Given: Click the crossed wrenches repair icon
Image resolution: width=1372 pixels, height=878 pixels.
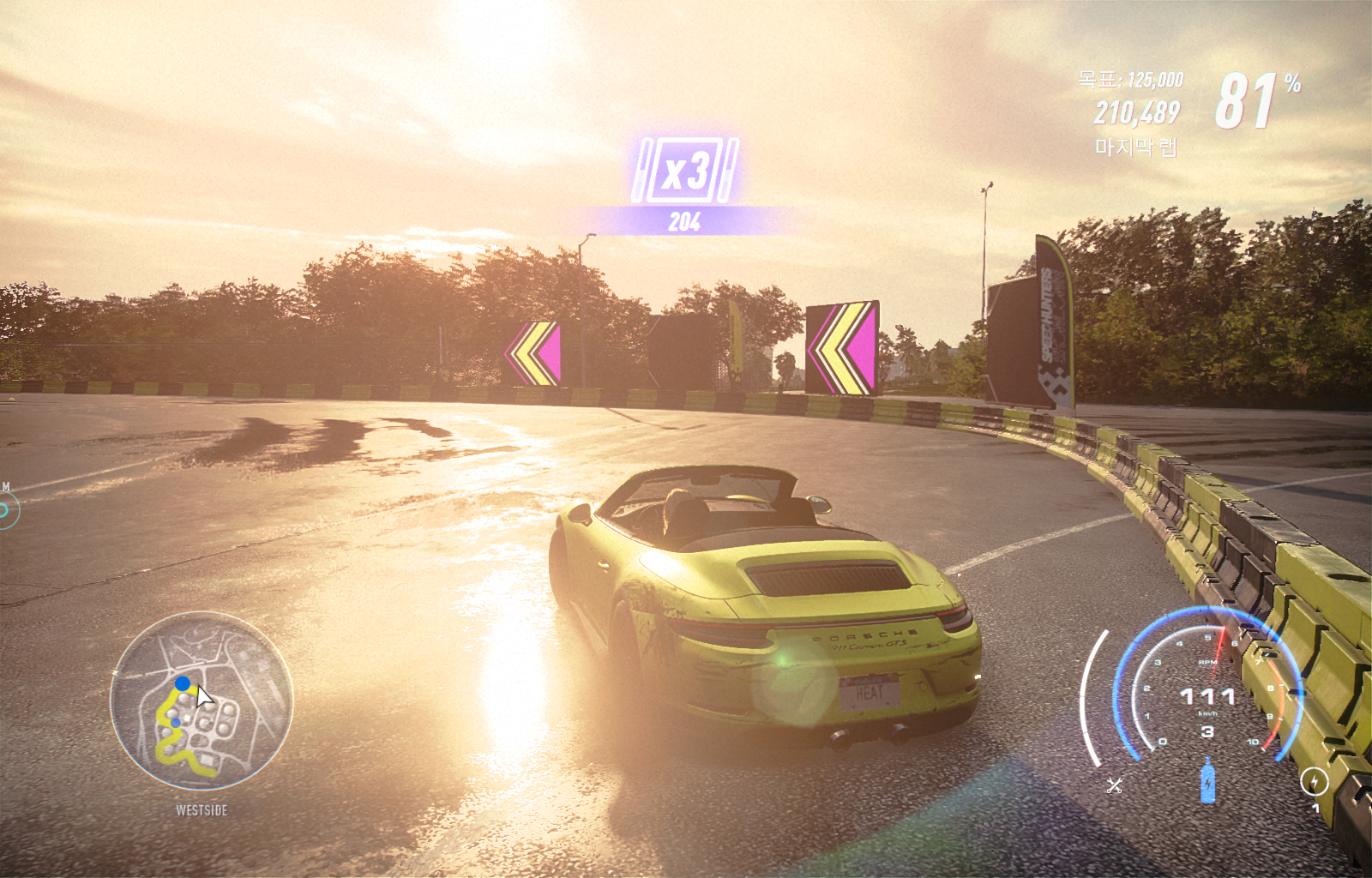Looking at the screenshot, I should [1114, 785].
